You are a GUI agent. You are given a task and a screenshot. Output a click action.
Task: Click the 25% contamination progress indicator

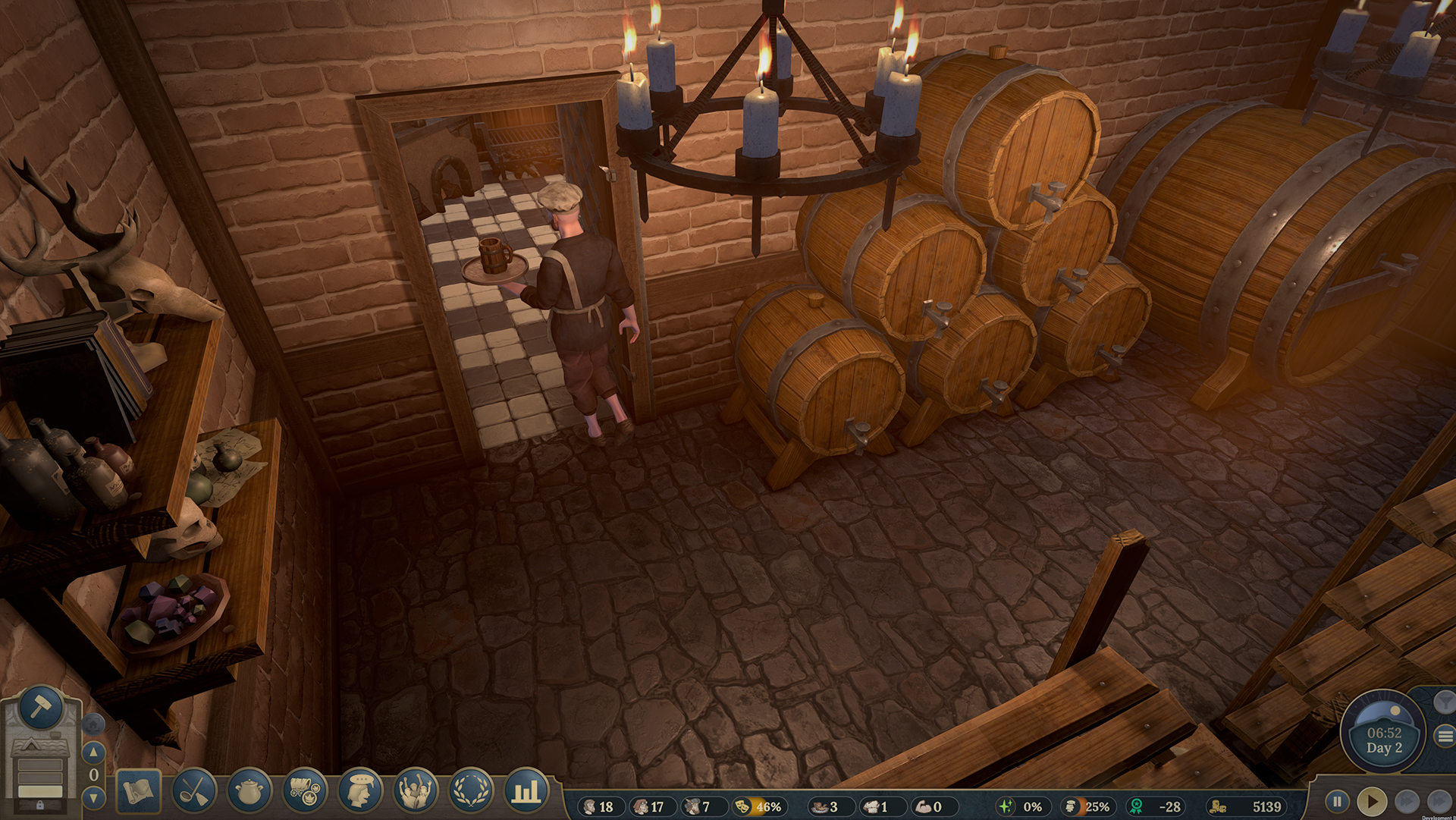pos(1089,807)
